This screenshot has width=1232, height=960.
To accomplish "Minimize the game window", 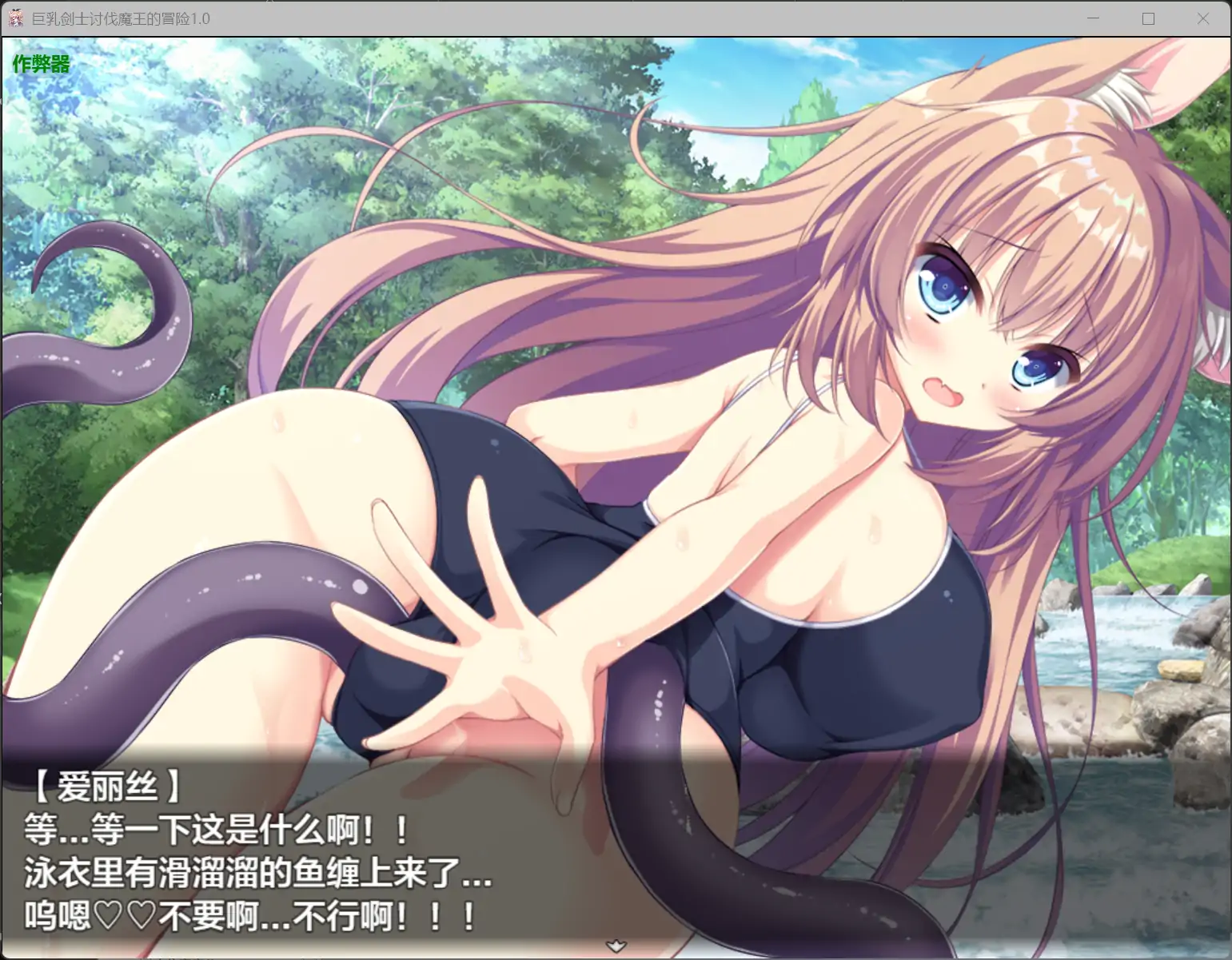I will (x=1094, y=18).
